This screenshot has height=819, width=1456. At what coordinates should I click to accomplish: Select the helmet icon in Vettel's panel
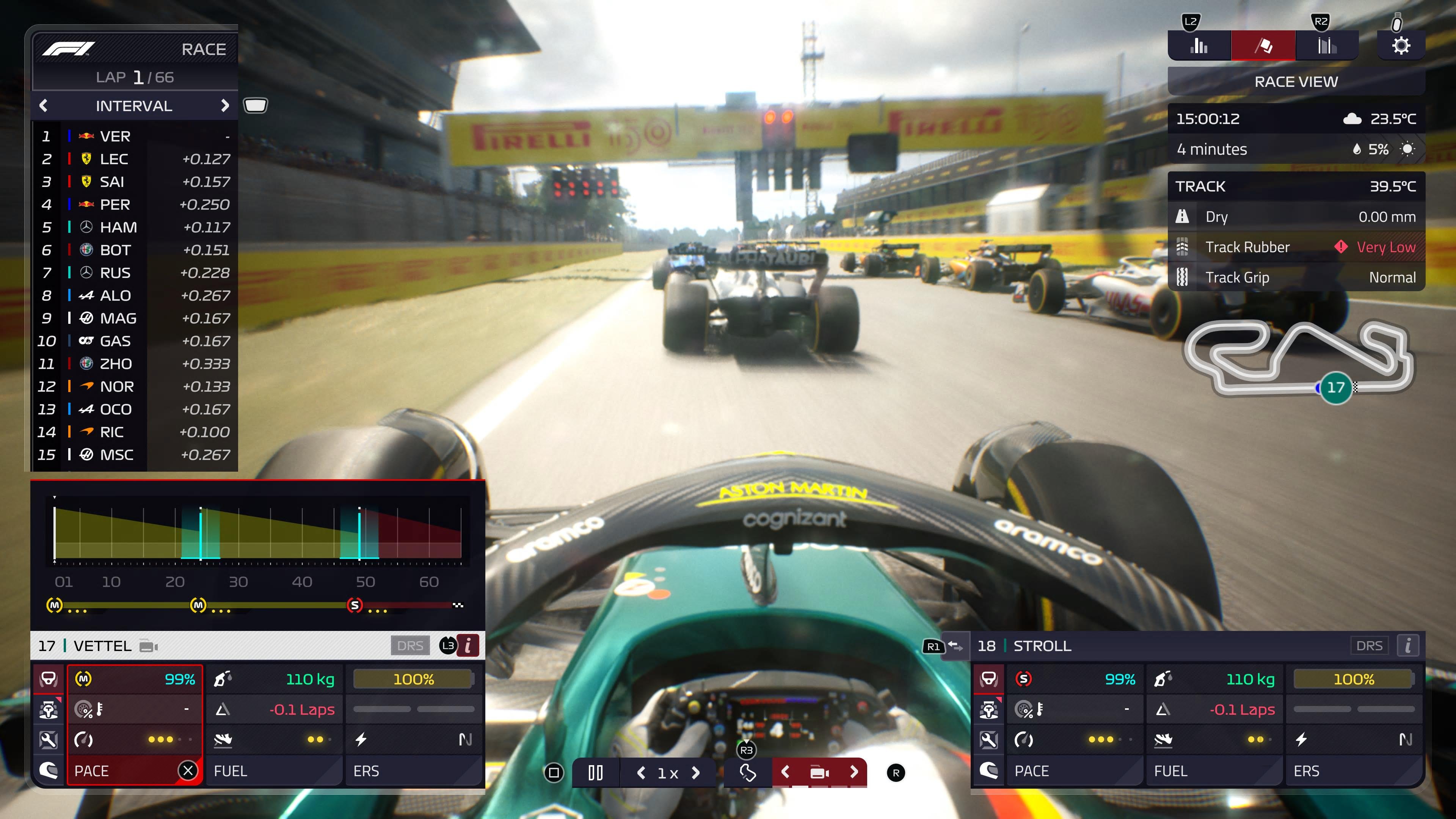(48, 770)
